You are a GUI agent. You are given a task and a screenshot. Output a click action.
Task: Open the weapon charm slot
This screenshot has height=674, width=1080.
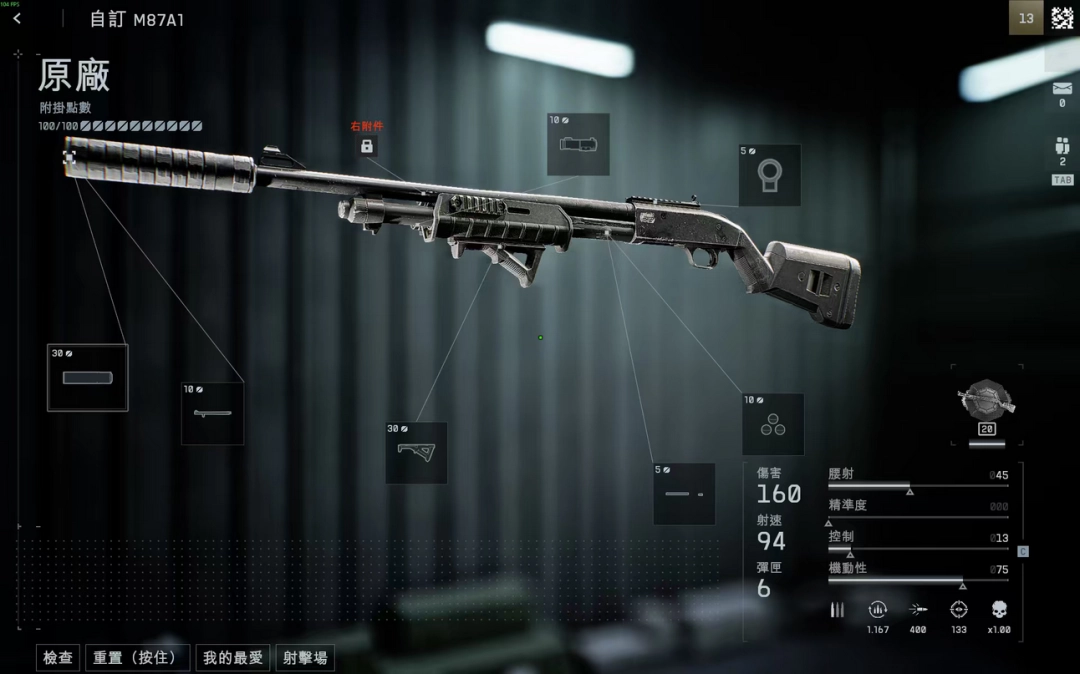click(986, 402)
